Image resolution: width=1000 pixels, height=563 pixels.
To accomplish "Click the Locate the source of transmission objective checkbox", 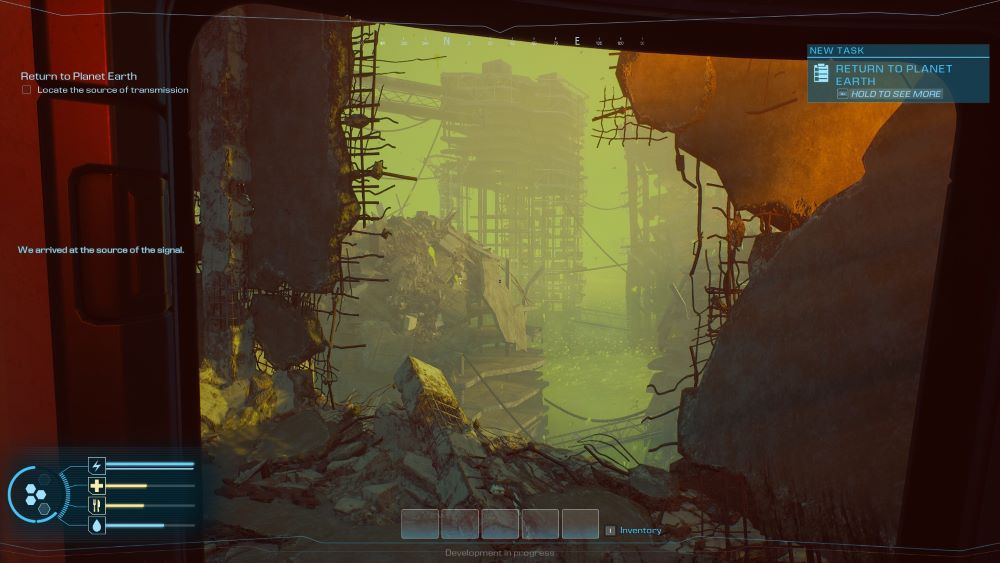I will [x=27, y=90].
